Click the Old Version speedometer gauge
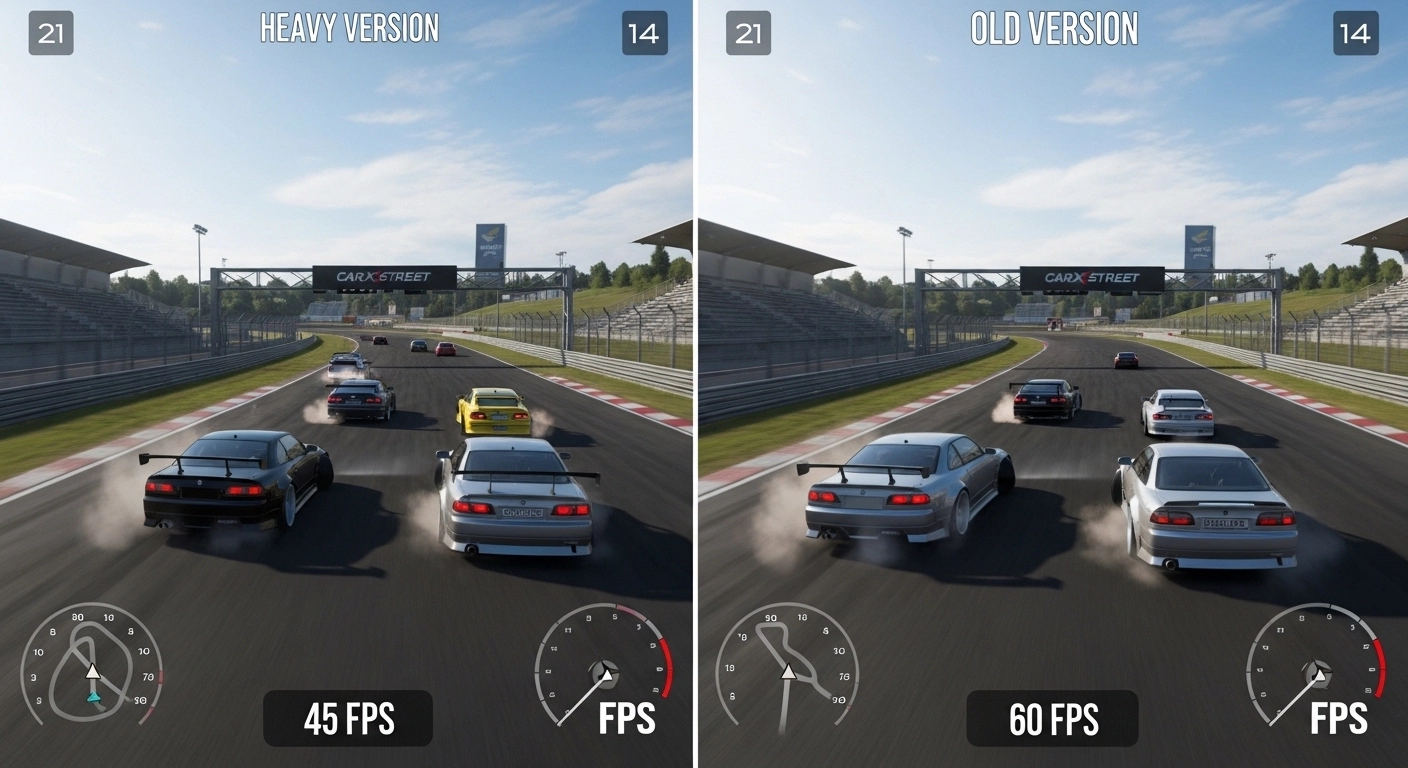The width and height of the screenshot is (1408, 768). [x=1317, y=672]
